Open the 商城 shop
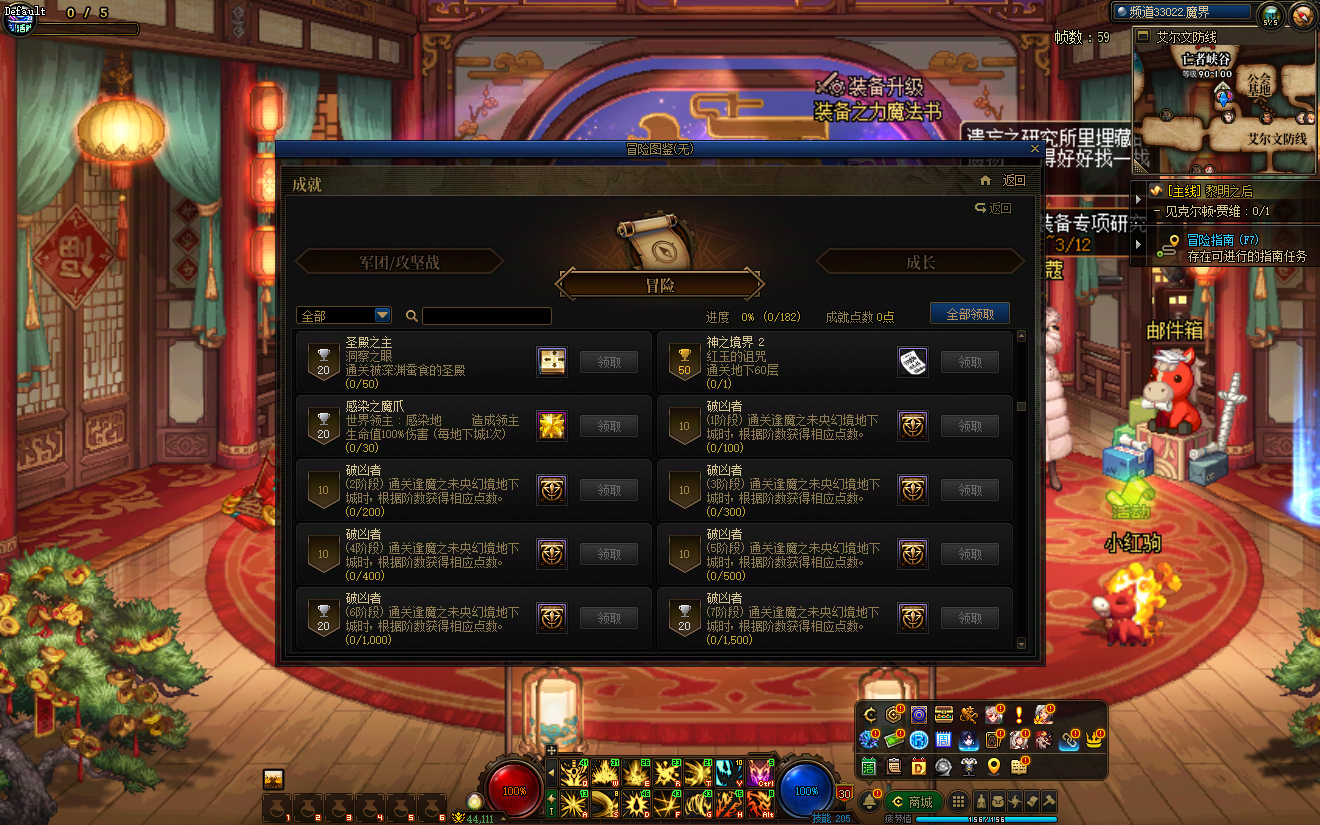The image size is (1320, 825). coord(912,802)
